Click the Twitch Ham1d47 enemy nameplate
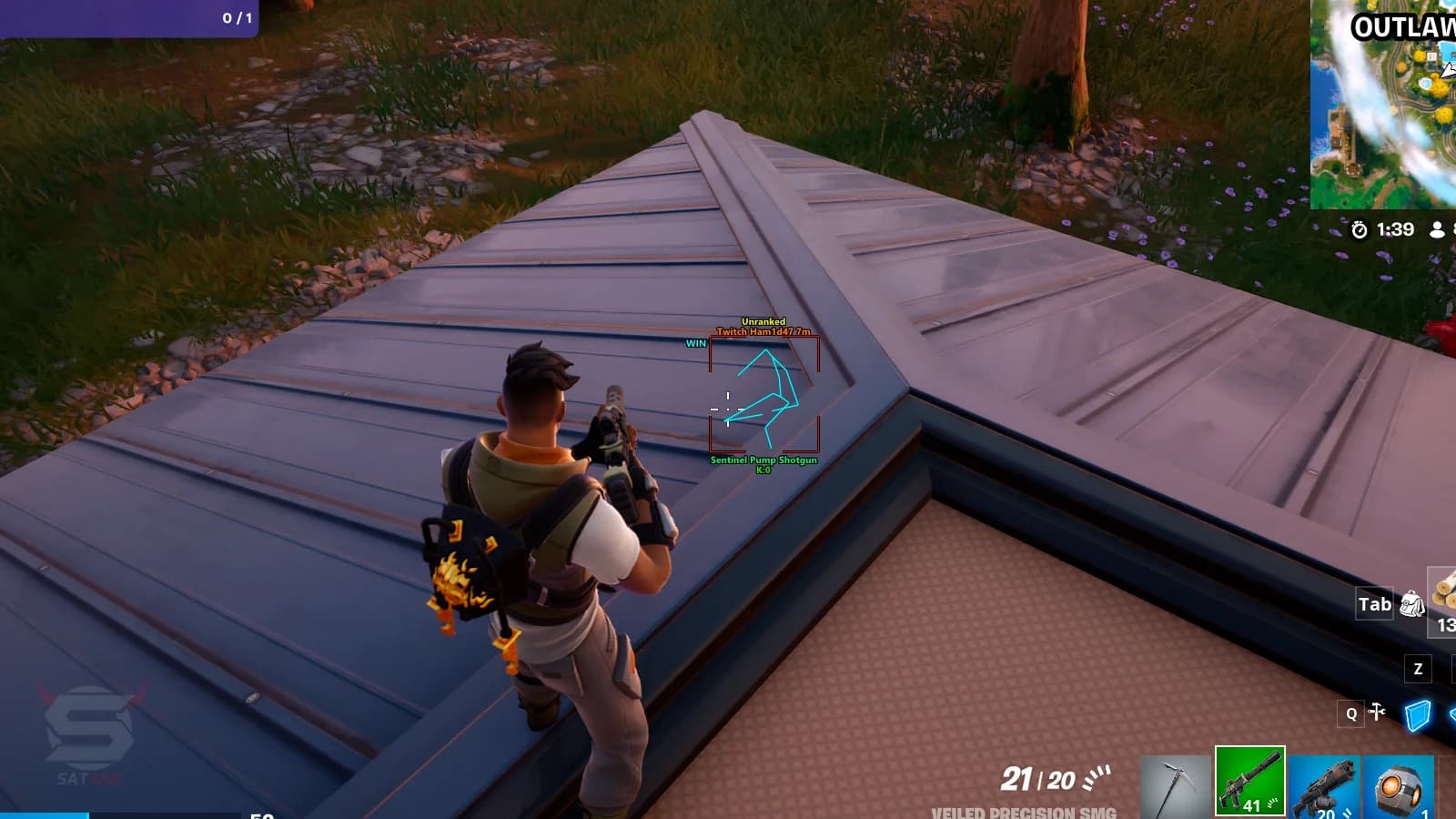The image size is (1456, 819). [764, 331]
